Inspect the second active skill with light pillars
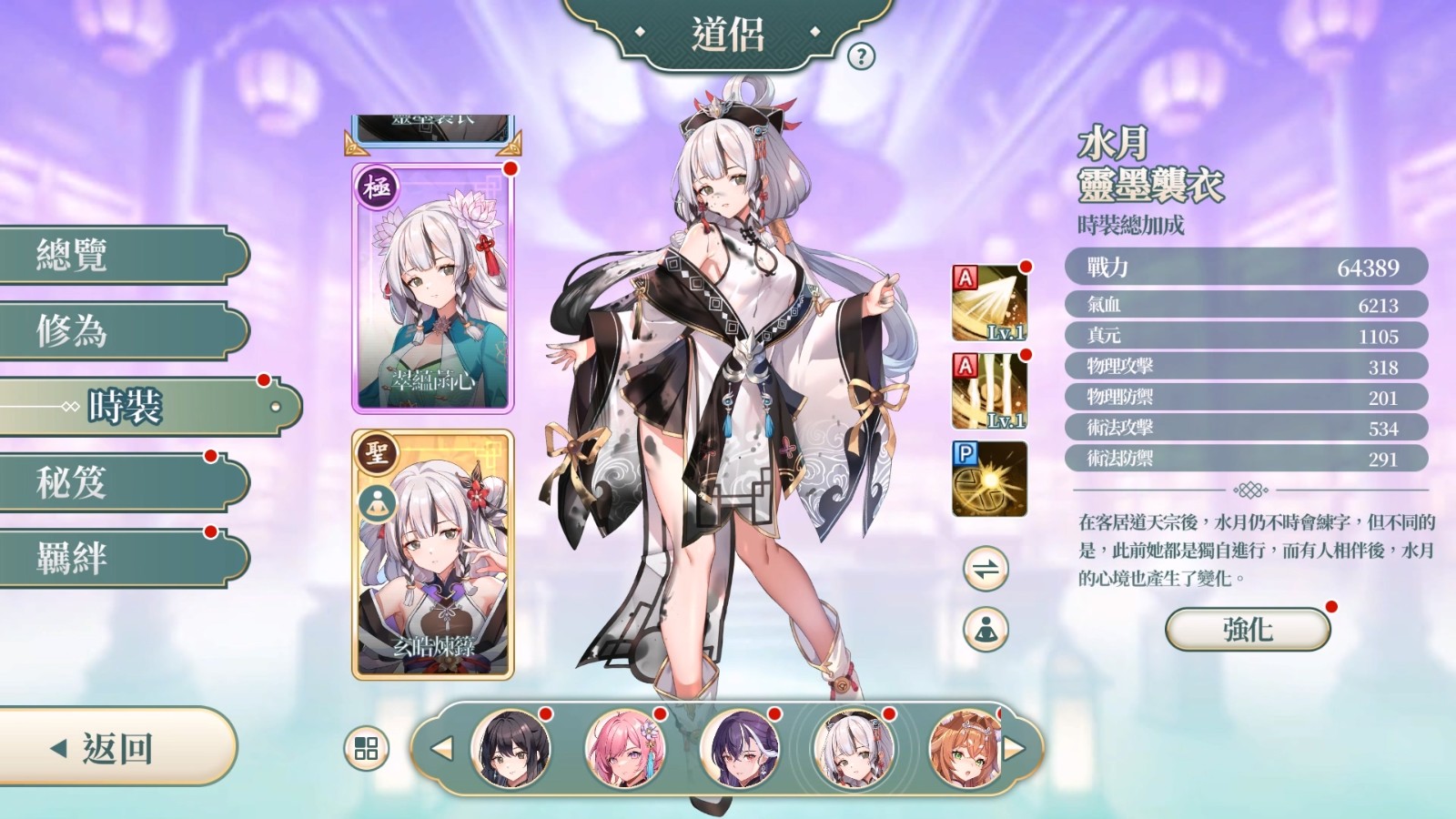This screenshot has width=1456, height=819. point(989,391)
